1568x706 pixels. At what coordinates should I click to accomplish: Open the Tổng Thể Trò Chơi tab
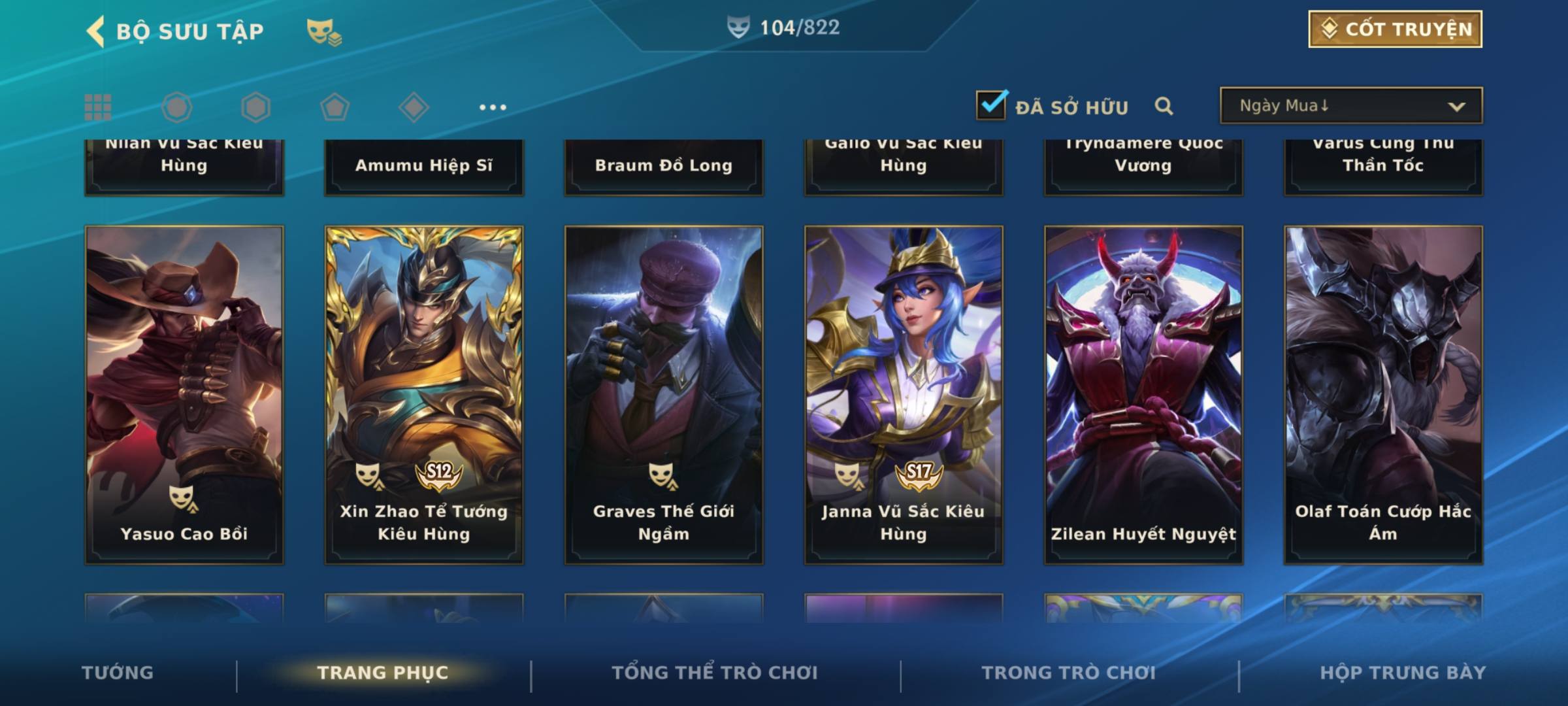715,673
